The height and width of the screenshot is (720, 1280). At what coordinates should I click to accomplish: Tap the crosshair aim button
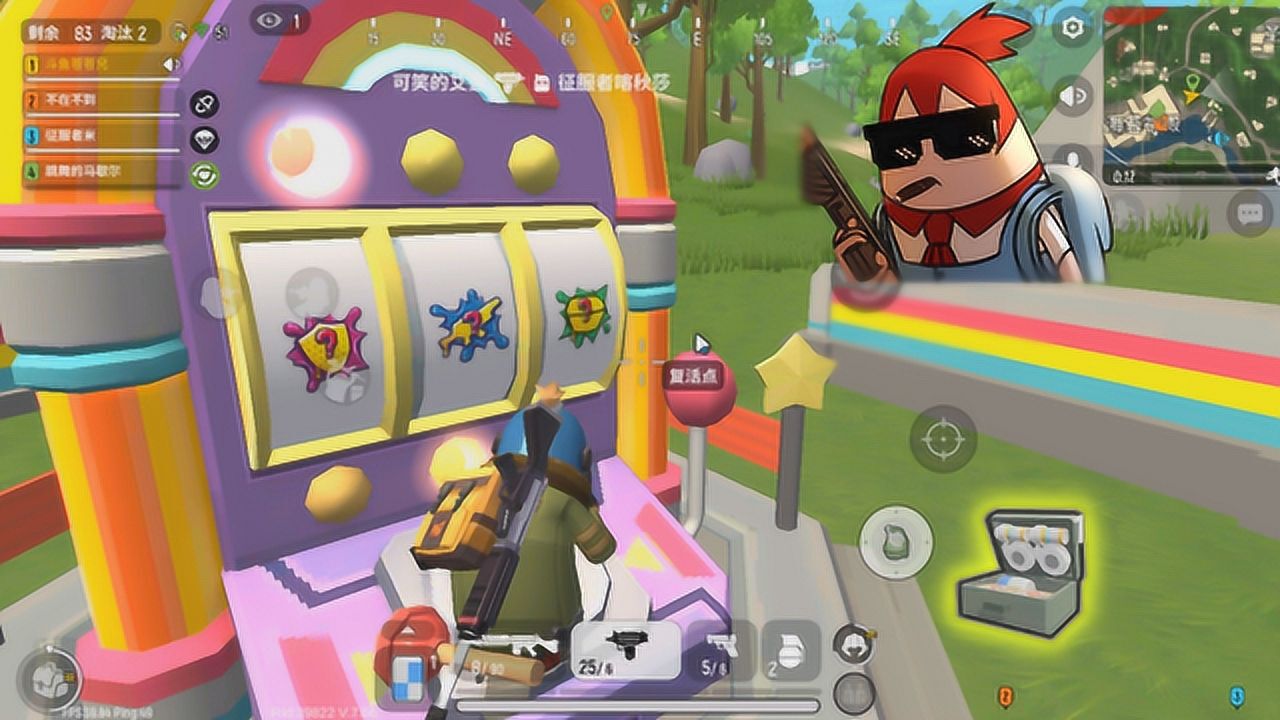coord(942,439)
